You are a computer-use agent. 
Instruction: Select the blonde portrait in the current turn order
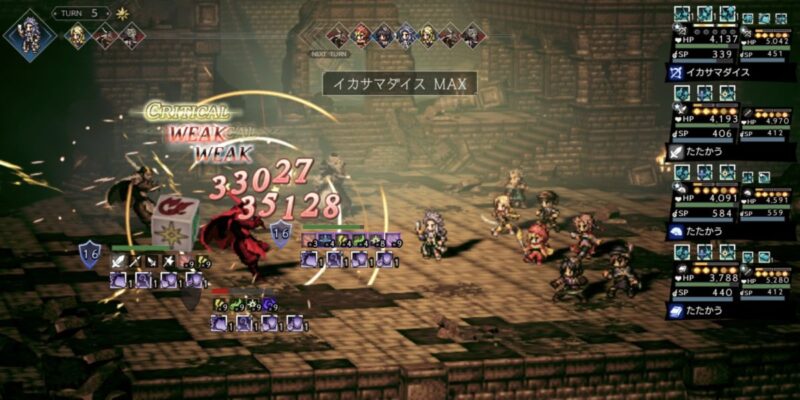pos(77,35)
